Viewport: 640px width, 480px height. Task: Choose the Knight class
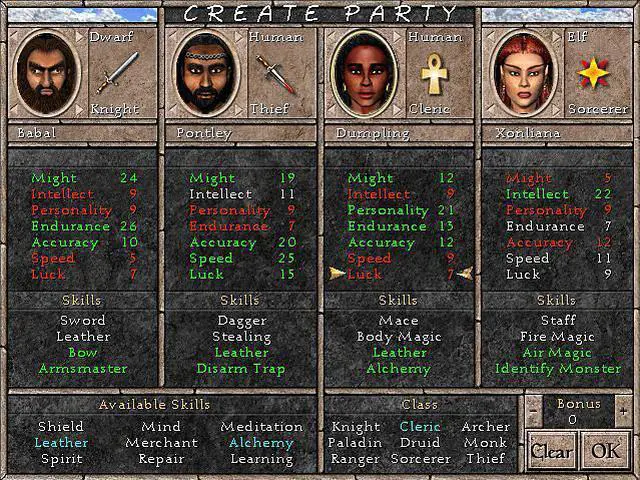coord(354,427)
